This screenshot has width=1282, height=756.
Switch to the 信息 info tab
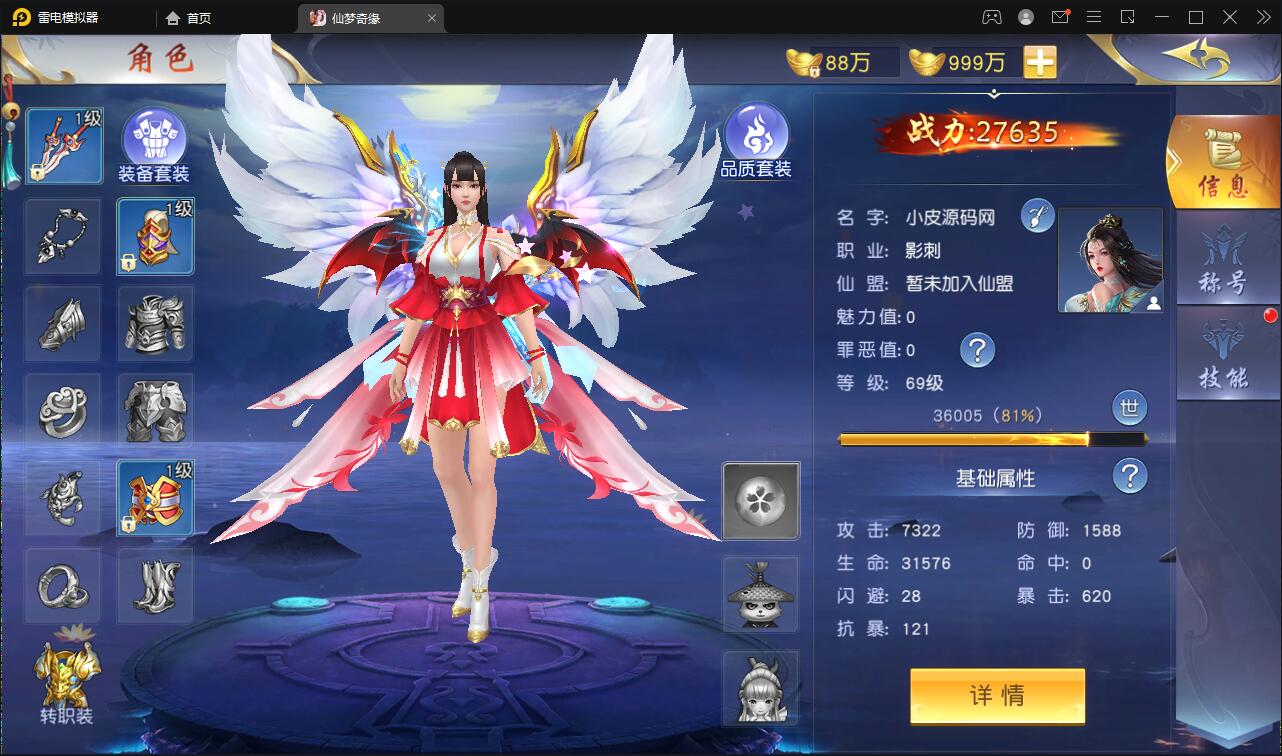[1222, 162]
